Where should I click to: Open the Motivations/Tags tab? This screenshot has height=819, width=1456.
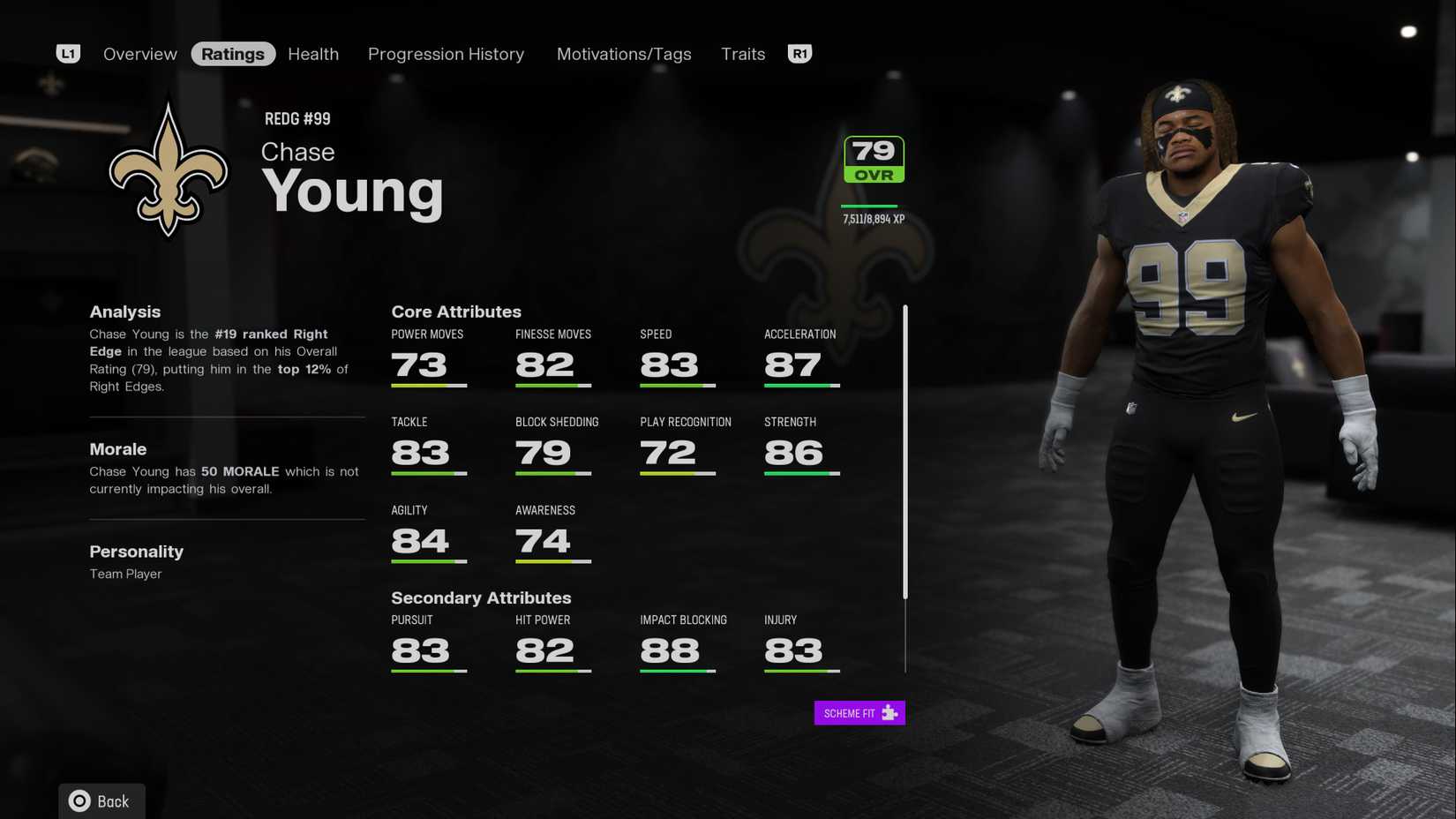[624, 53]
